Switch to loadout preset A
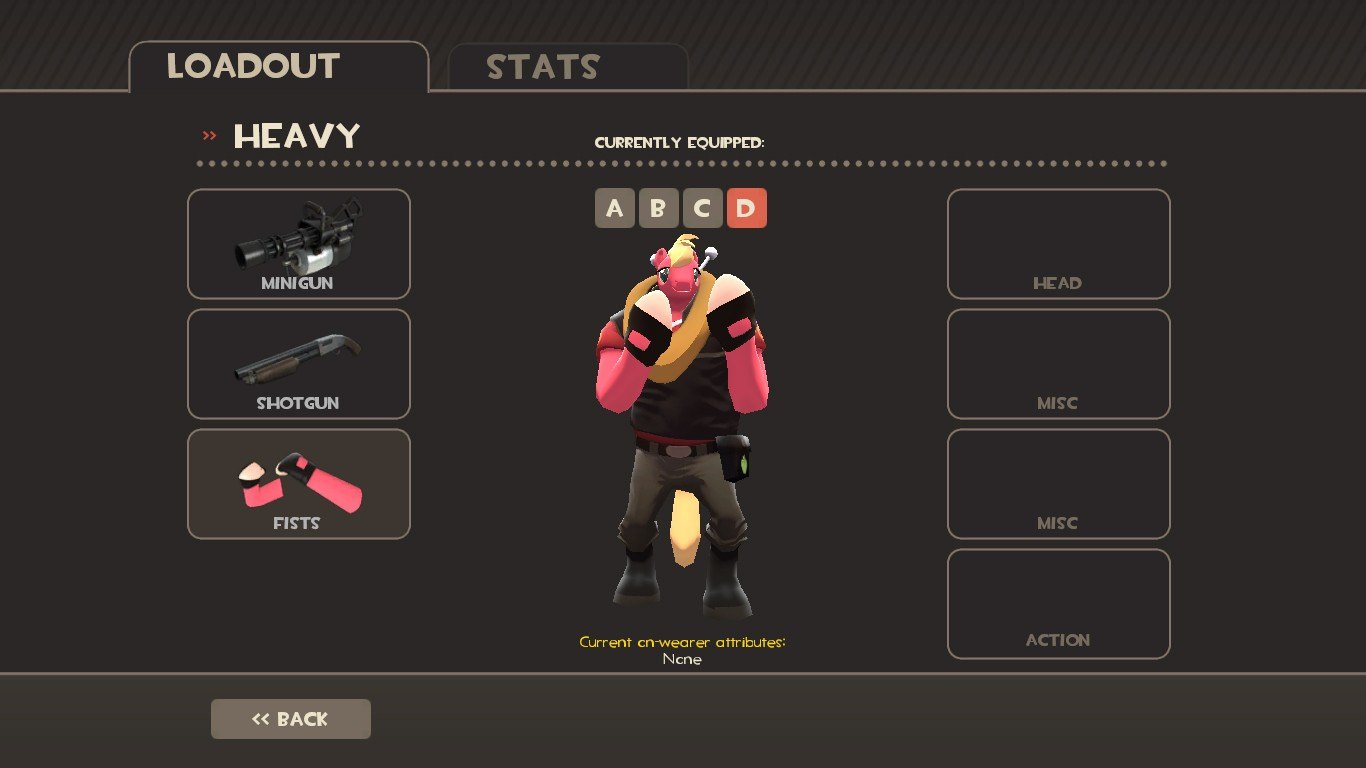1366x768 pixels. tap(615, 208)
